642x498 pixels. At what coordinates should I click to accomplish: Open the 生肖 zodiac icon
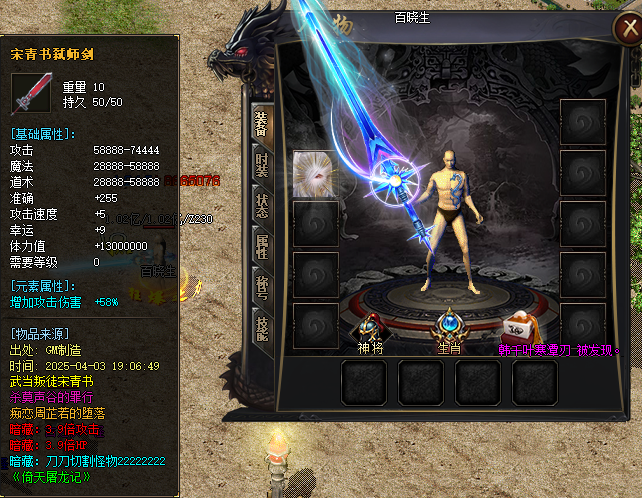click(x=447, y=326)
